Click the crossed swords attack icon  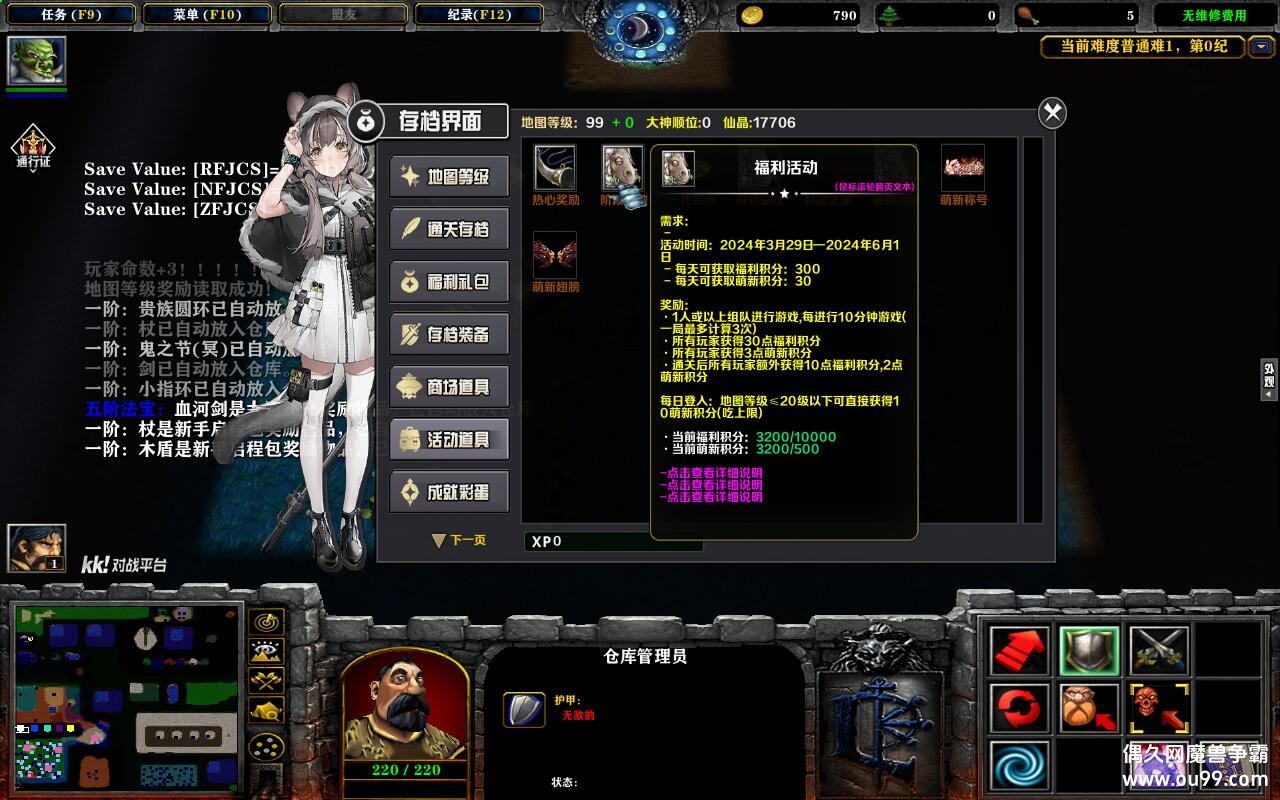1160,648
